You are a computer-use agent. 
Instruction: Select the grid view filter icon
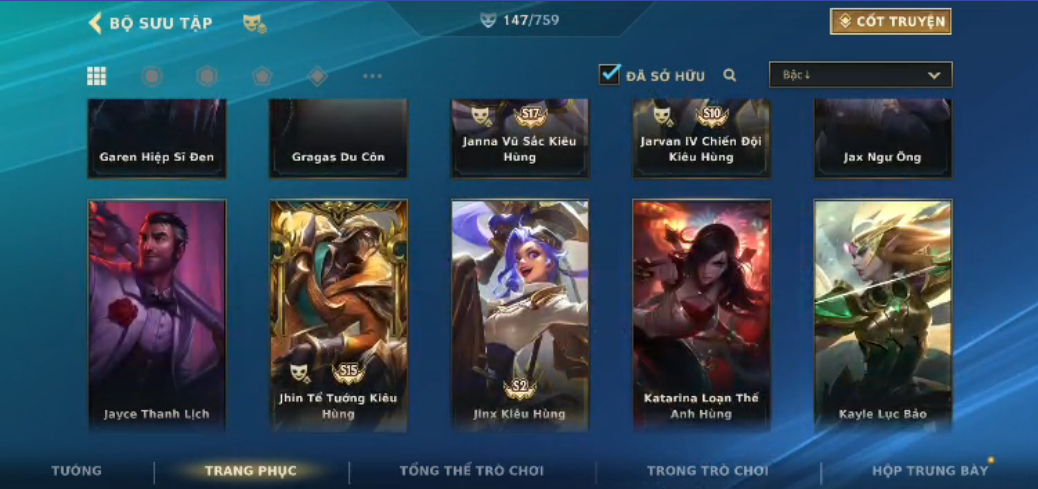pos(97,76)
